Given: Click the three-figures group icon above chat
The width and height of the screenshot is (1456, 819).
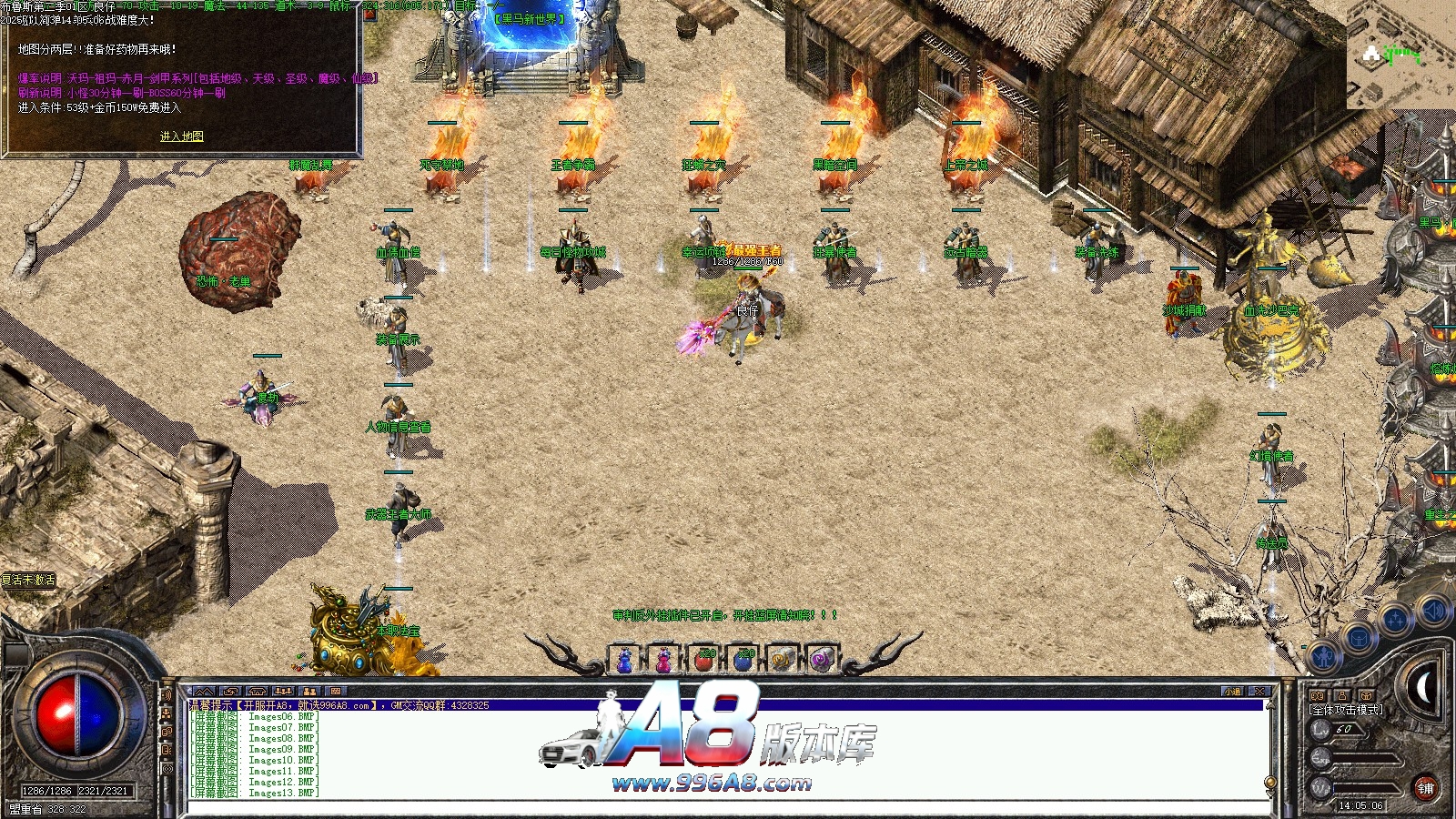Looking at the screenshot, I should point(283,692).
